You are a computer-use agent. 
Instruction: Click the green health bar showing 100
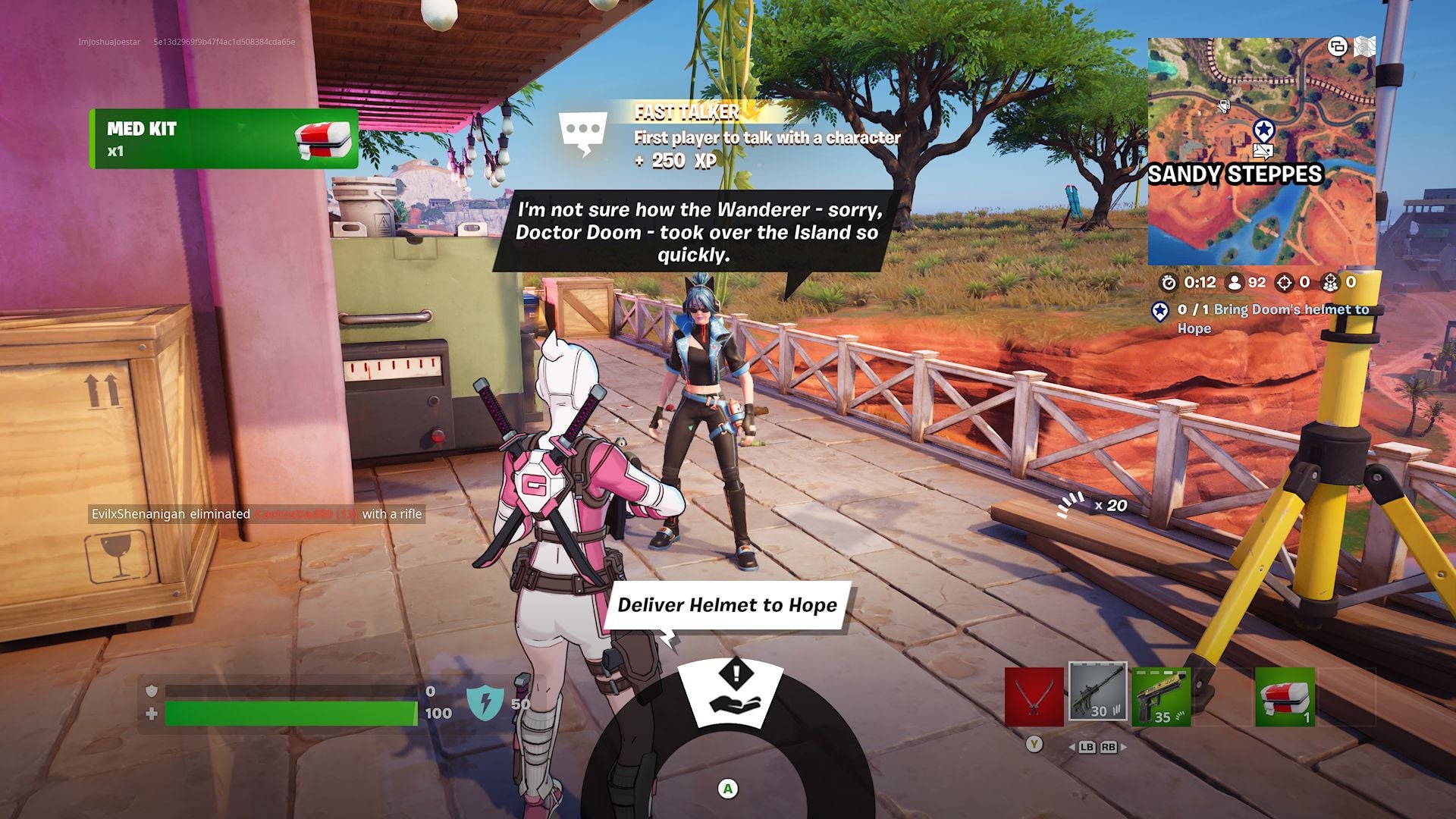292,711
